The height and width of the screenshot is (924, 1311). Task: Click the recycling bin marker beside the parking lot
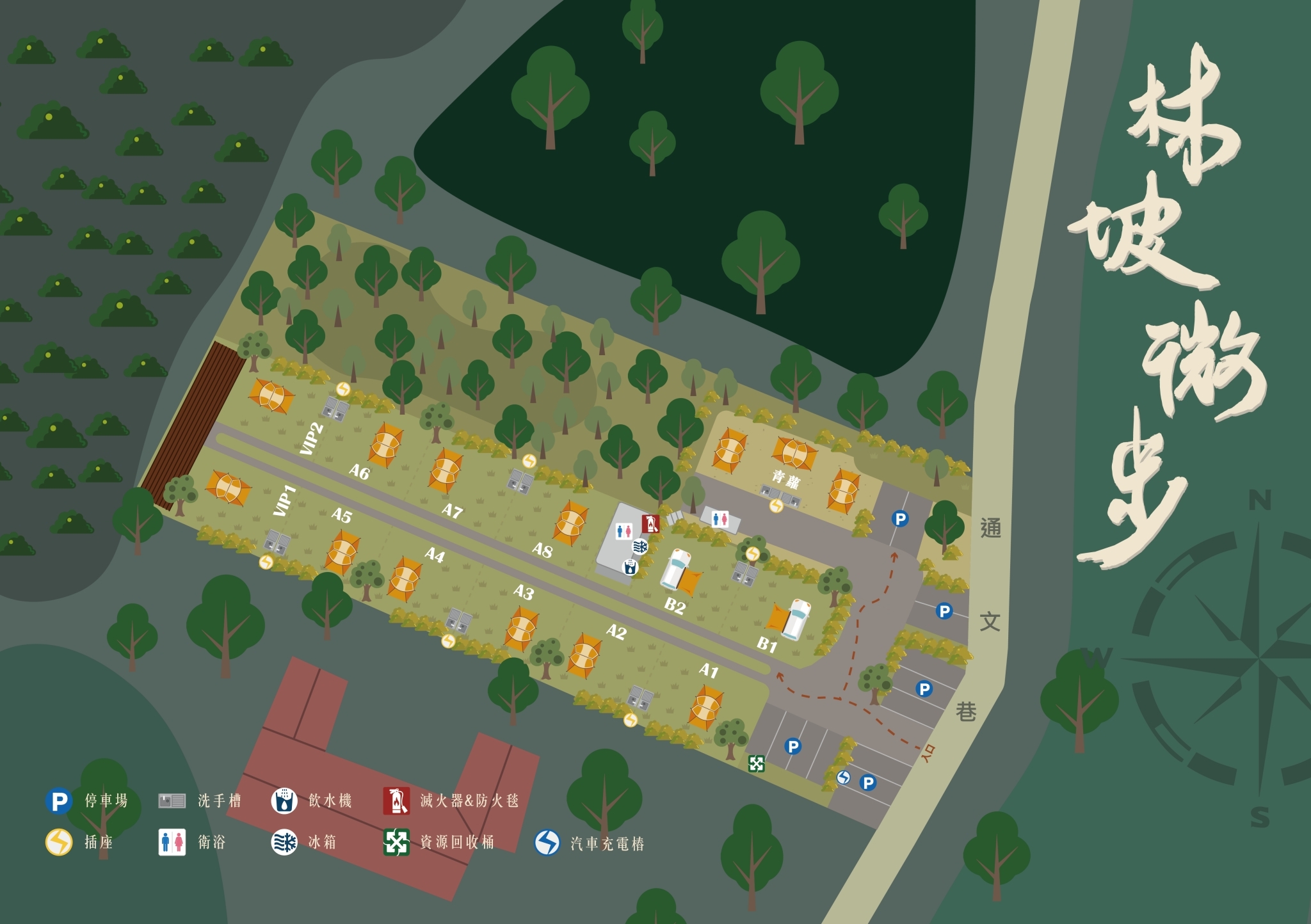point(757,763)
